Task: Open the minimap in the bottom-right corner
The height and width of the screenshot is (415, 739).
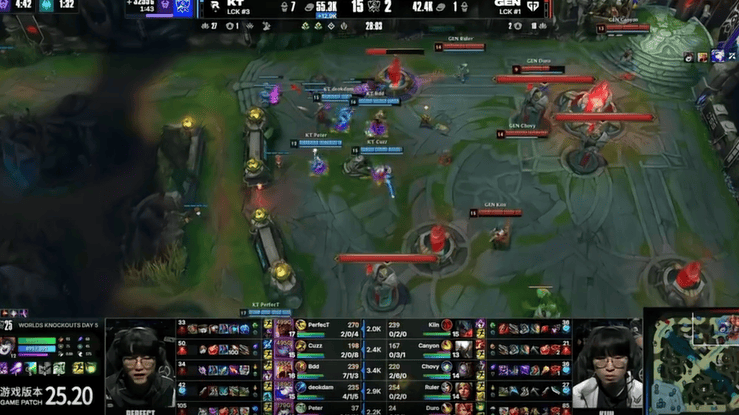Action: click(x=691, y=366)
